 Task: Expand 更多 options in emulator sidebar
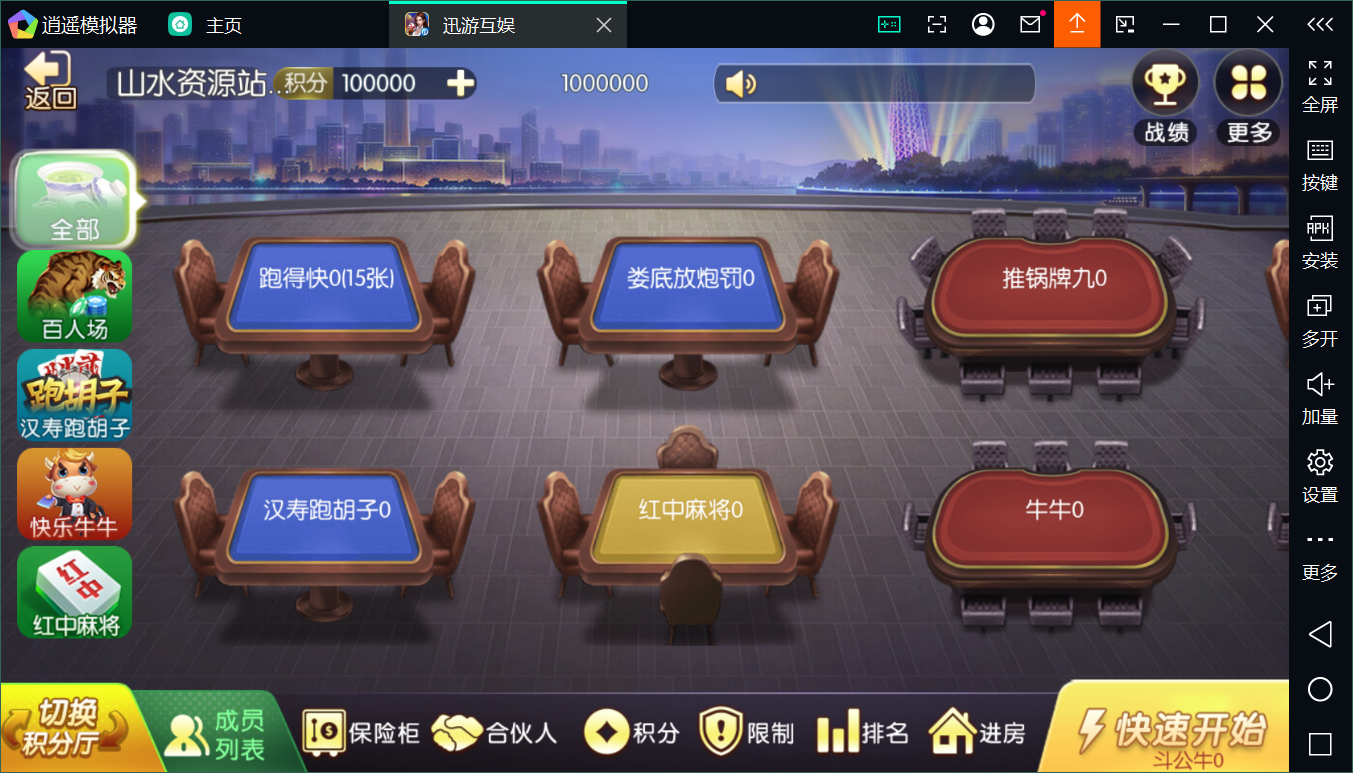tap(1320, 552)
